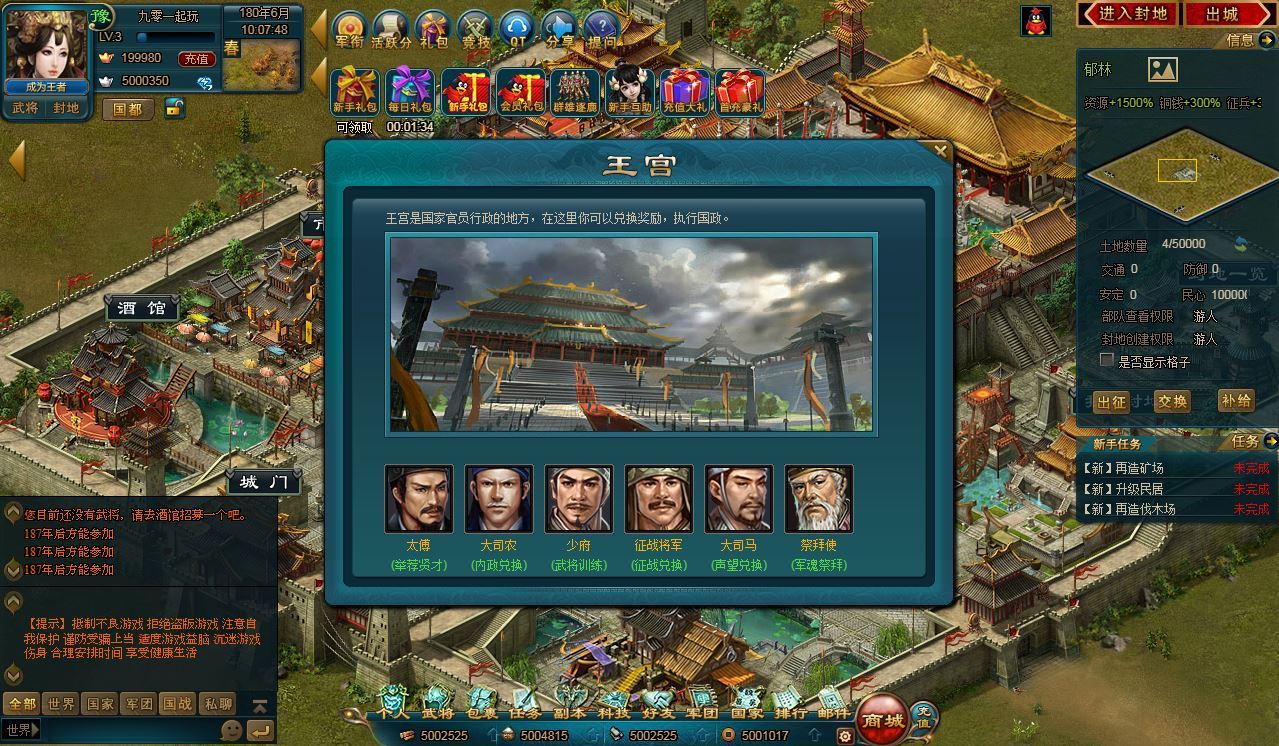Open the 商城 shop
The image size is (1279, 746).
(882, 719)
